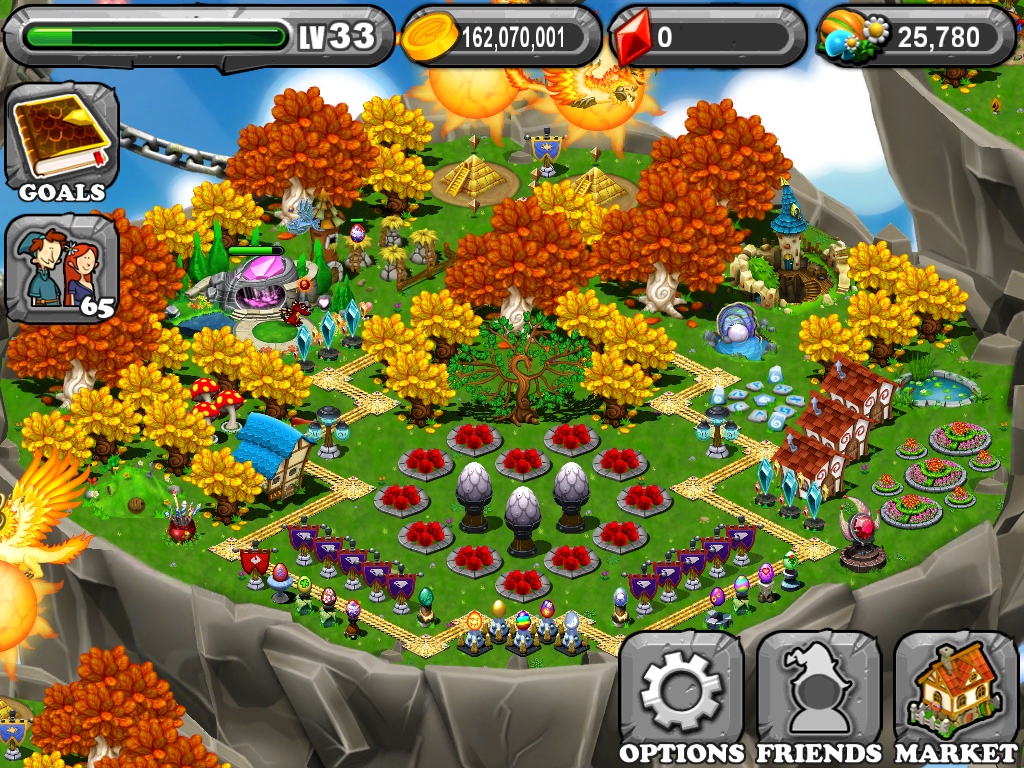Tap the red gem currency counter
Image resolution: width=1024 pixels, height=768 pixels.
point(707,37)
